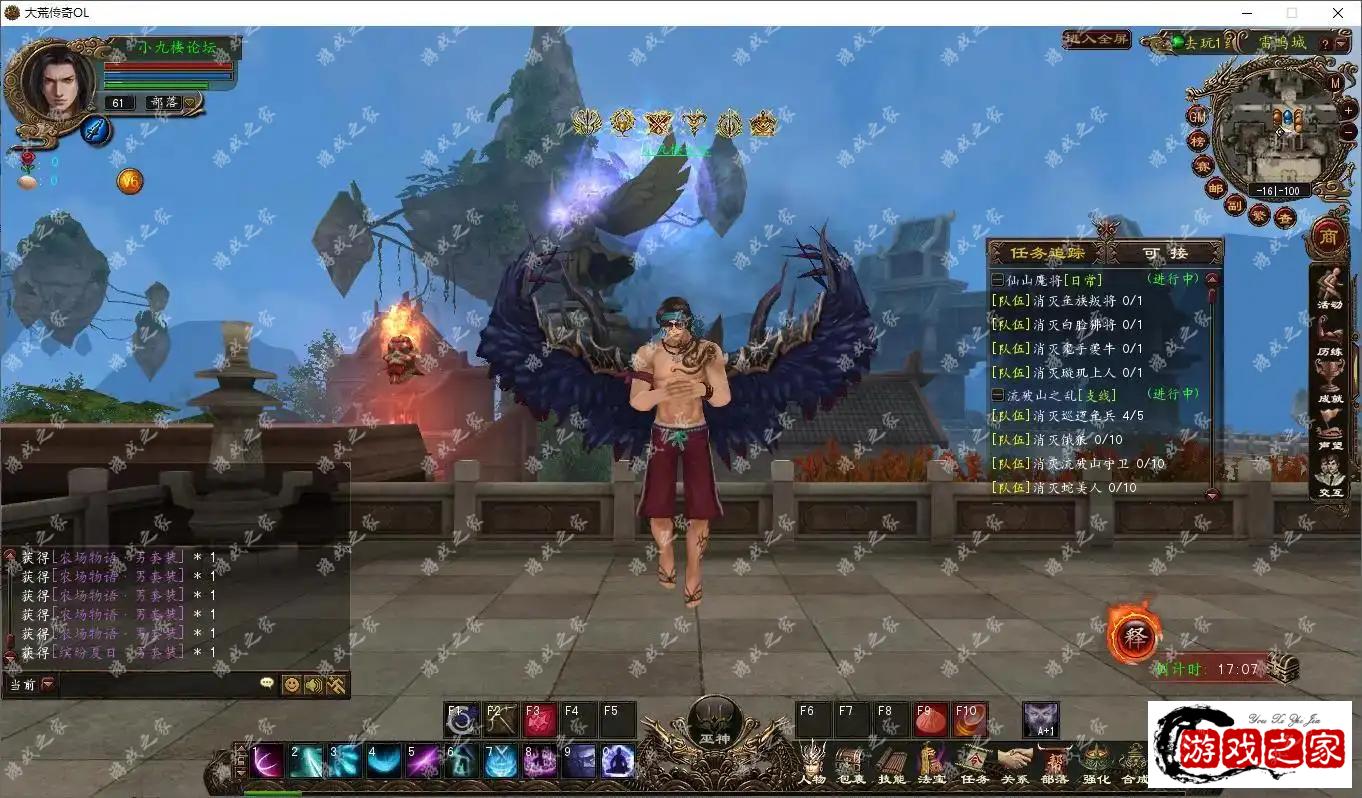
Task: Open the 人物 character panel
Action: pyautogui.click(x=813, y=763)
